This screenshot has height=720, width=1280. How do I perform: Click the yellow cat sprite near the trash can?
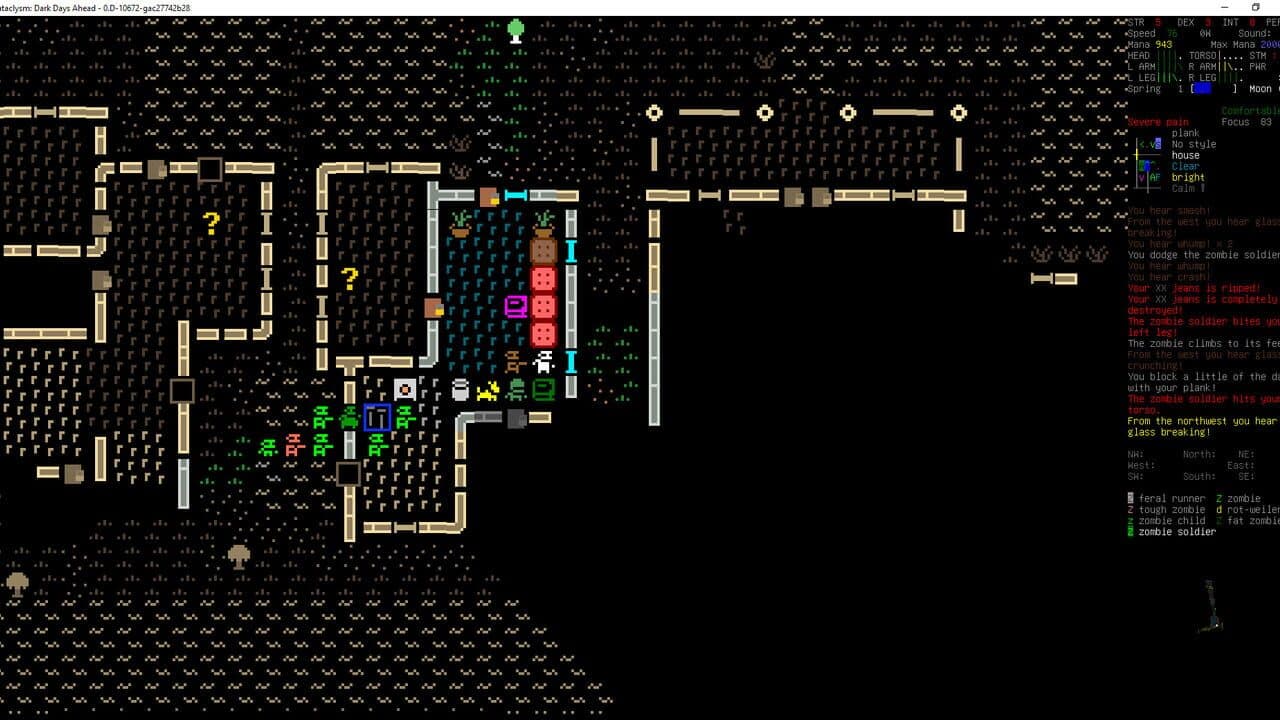point(487,390)
